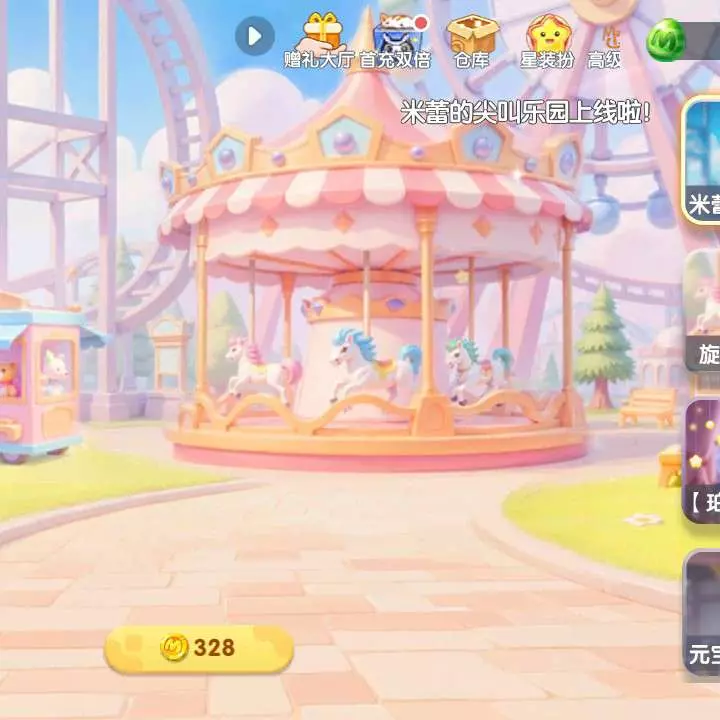
Task: Click the 328 gold coin button
Action: tap(199, 648)
